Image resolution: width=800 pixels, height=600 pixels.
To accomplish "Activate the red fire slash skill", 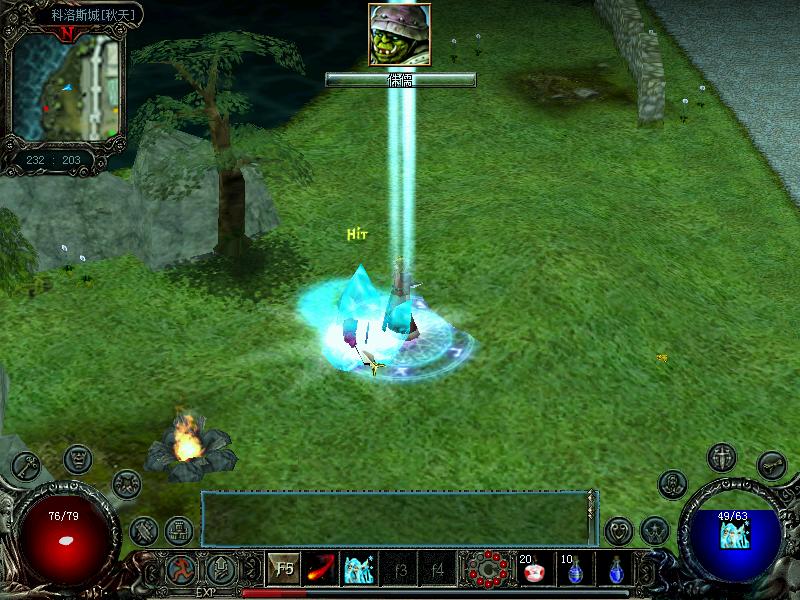I will point(322,569).
